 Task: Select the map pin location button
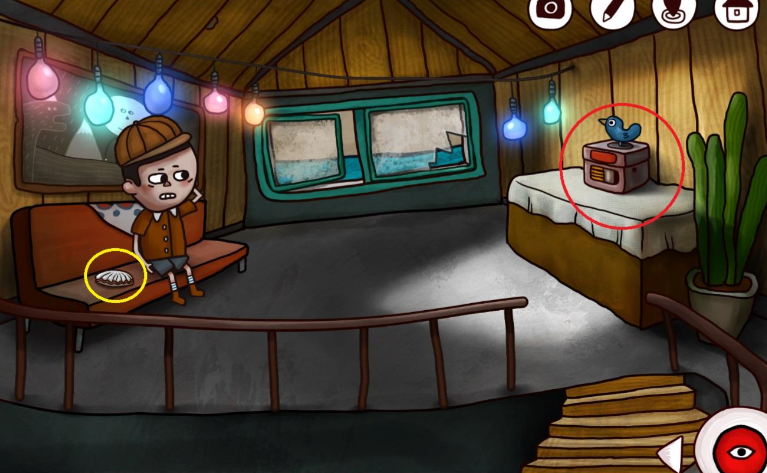pos(673,10)
